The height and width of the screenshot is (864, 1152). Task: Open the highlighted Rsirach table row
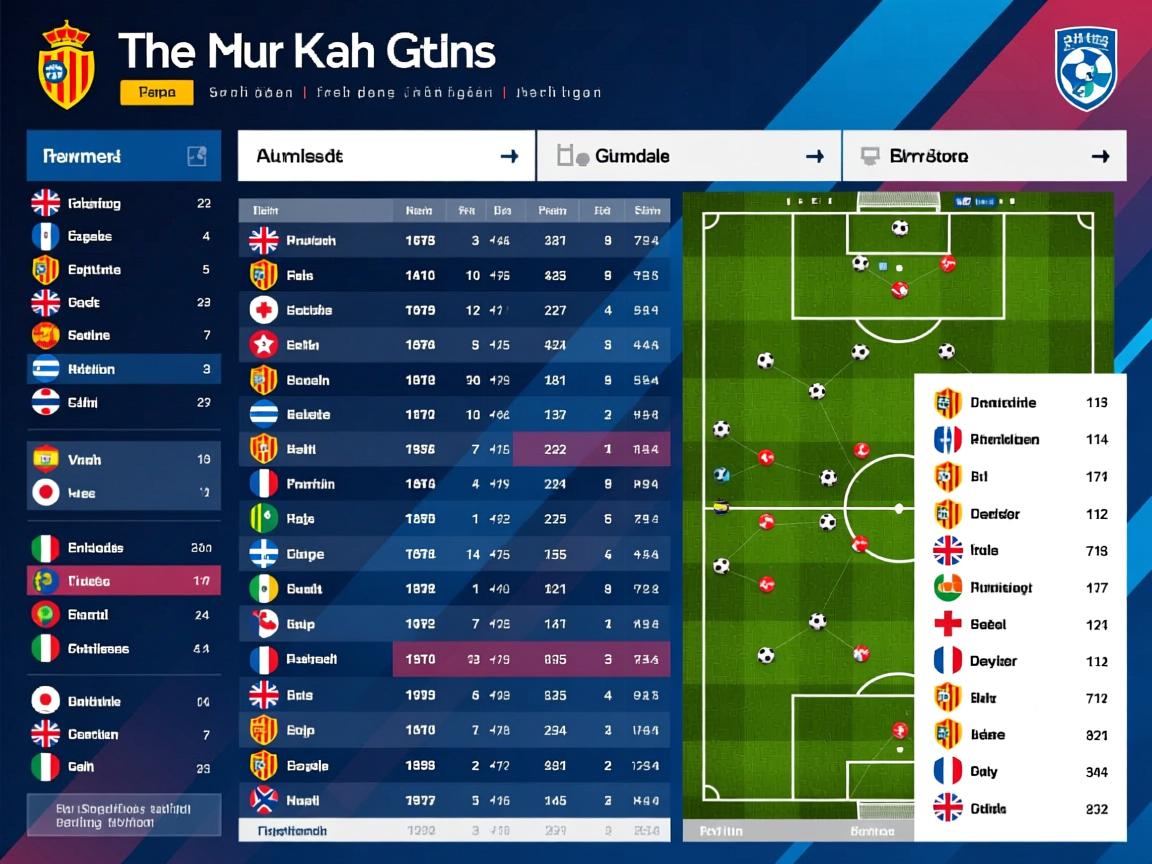[x=454, y=659]
